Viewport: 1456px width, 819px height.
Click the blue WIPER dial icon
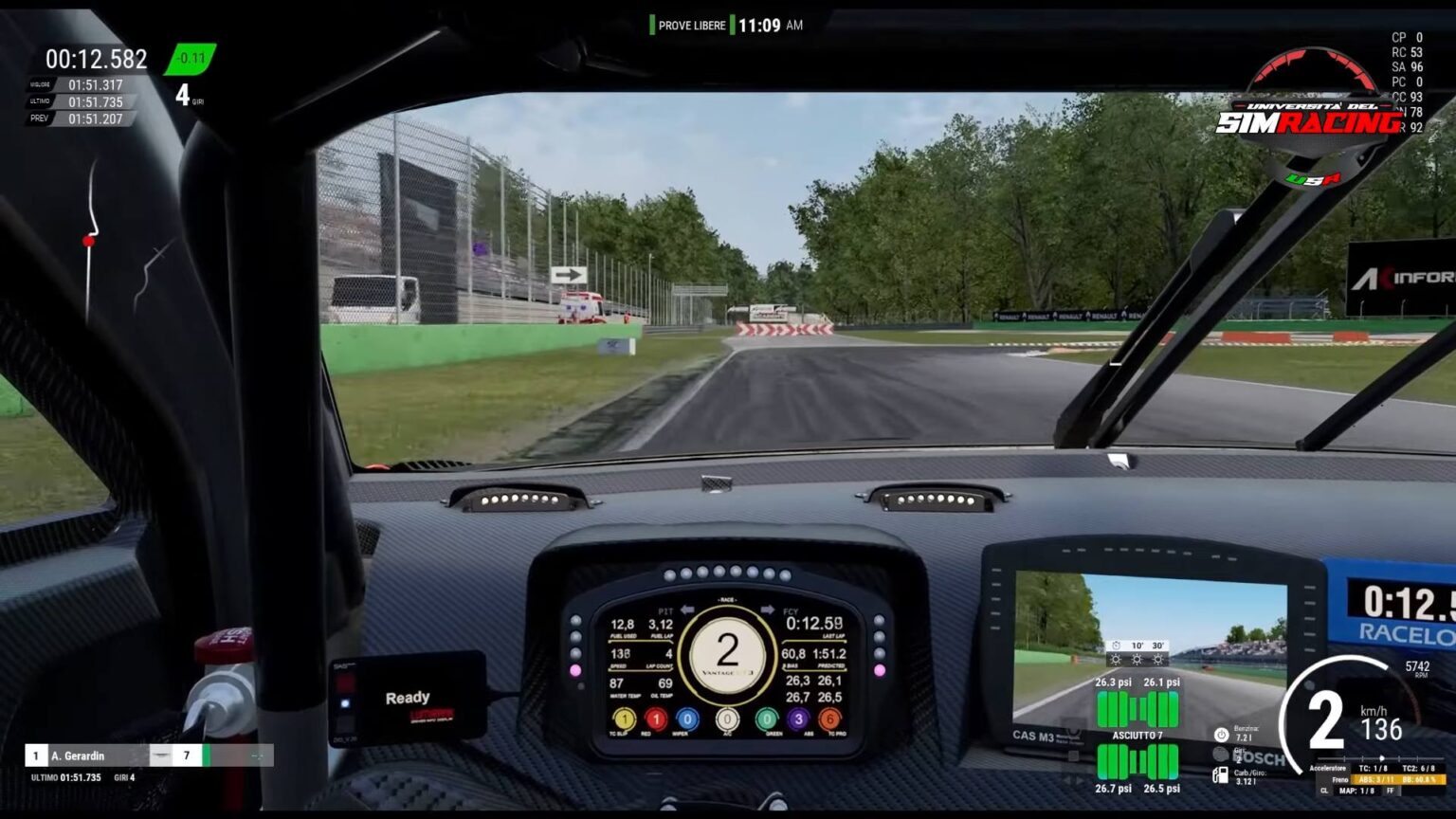click(687, 719)
